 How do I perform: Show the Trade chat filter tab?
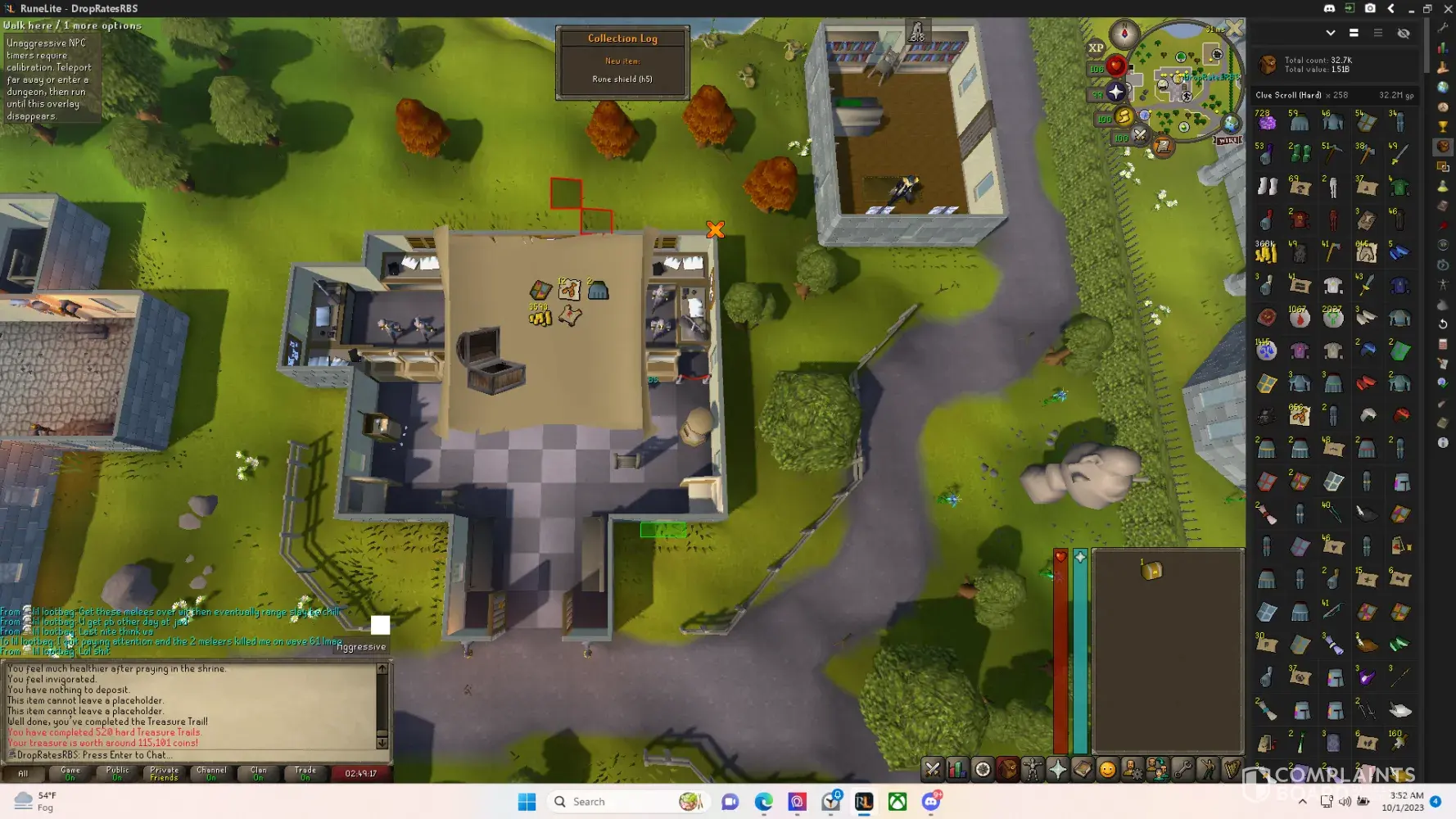[305, 773]
